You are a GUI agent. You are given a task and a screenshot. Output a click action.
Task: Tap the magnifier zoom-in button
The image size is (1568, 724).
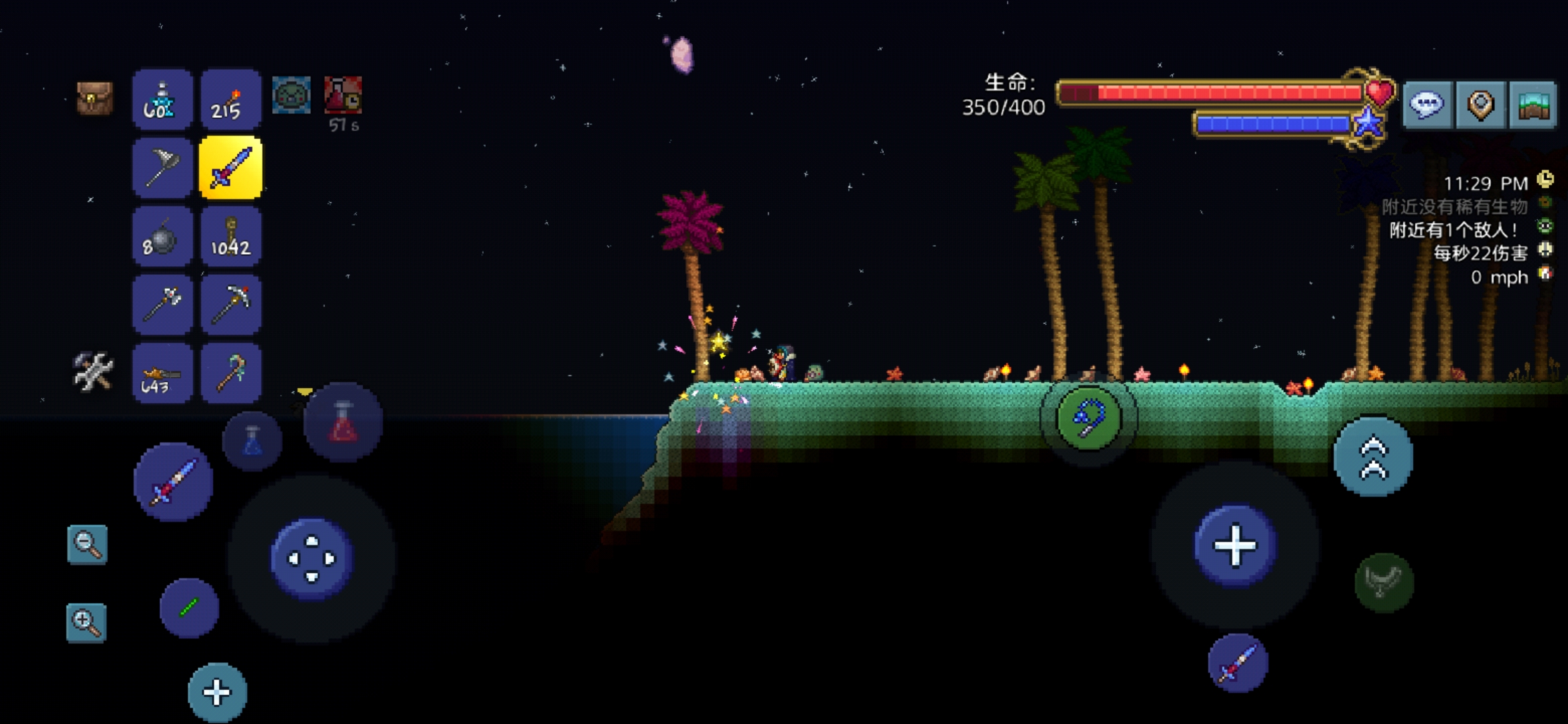(86, 623)
